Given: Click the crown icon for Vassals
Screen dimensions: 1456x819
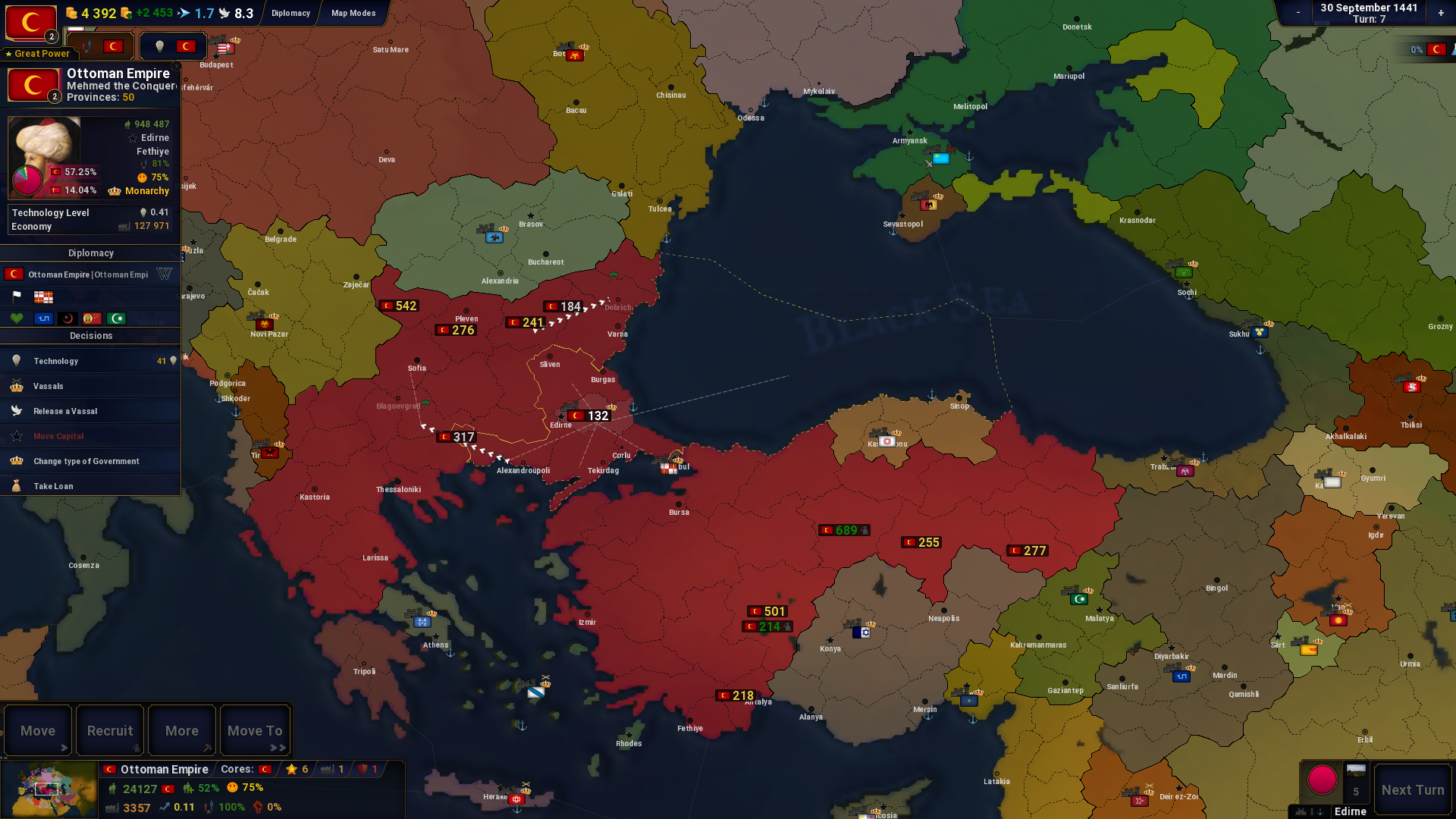Looking at the screenshot, I should (17, 386).
